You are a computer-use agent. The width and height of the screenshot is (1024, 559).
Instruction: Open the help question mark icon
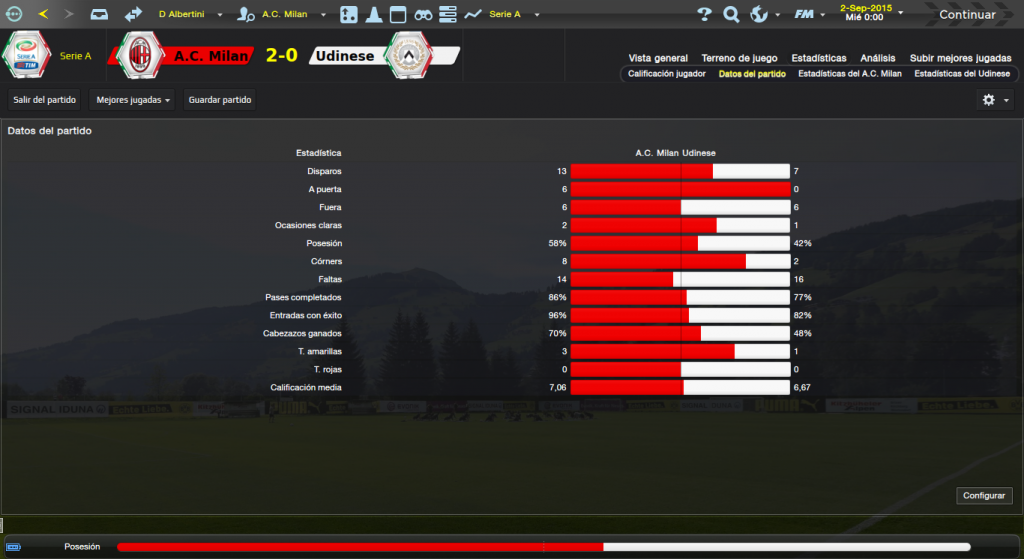tap(704, 14)
